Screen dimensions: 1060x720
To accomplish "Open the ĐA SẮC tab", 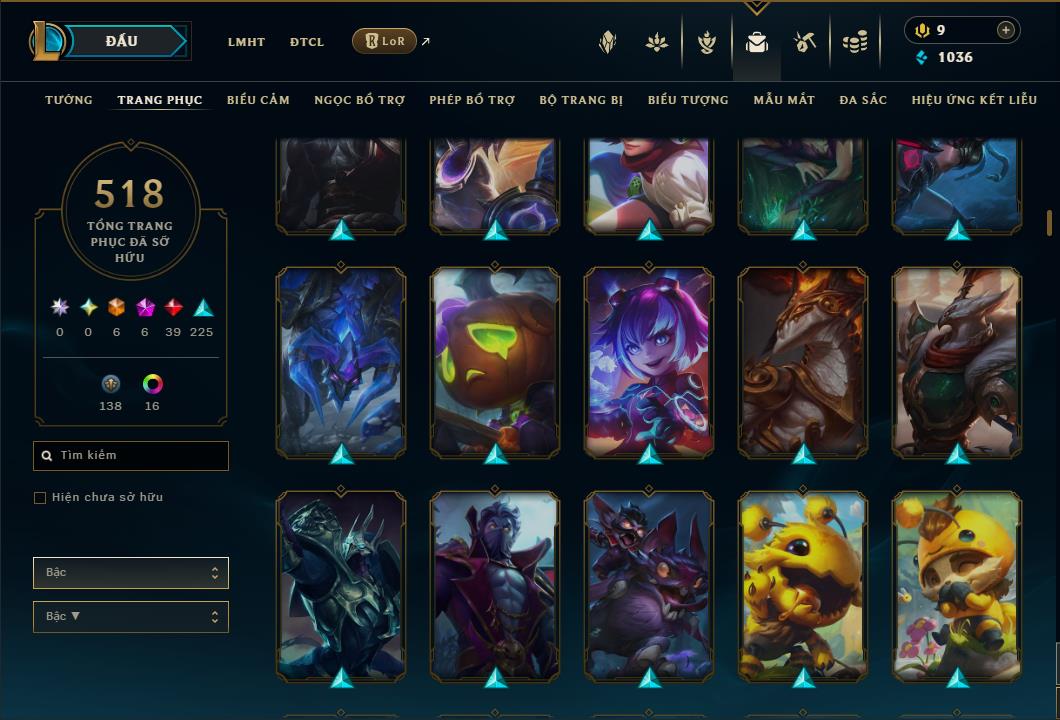I will point(863,100).
